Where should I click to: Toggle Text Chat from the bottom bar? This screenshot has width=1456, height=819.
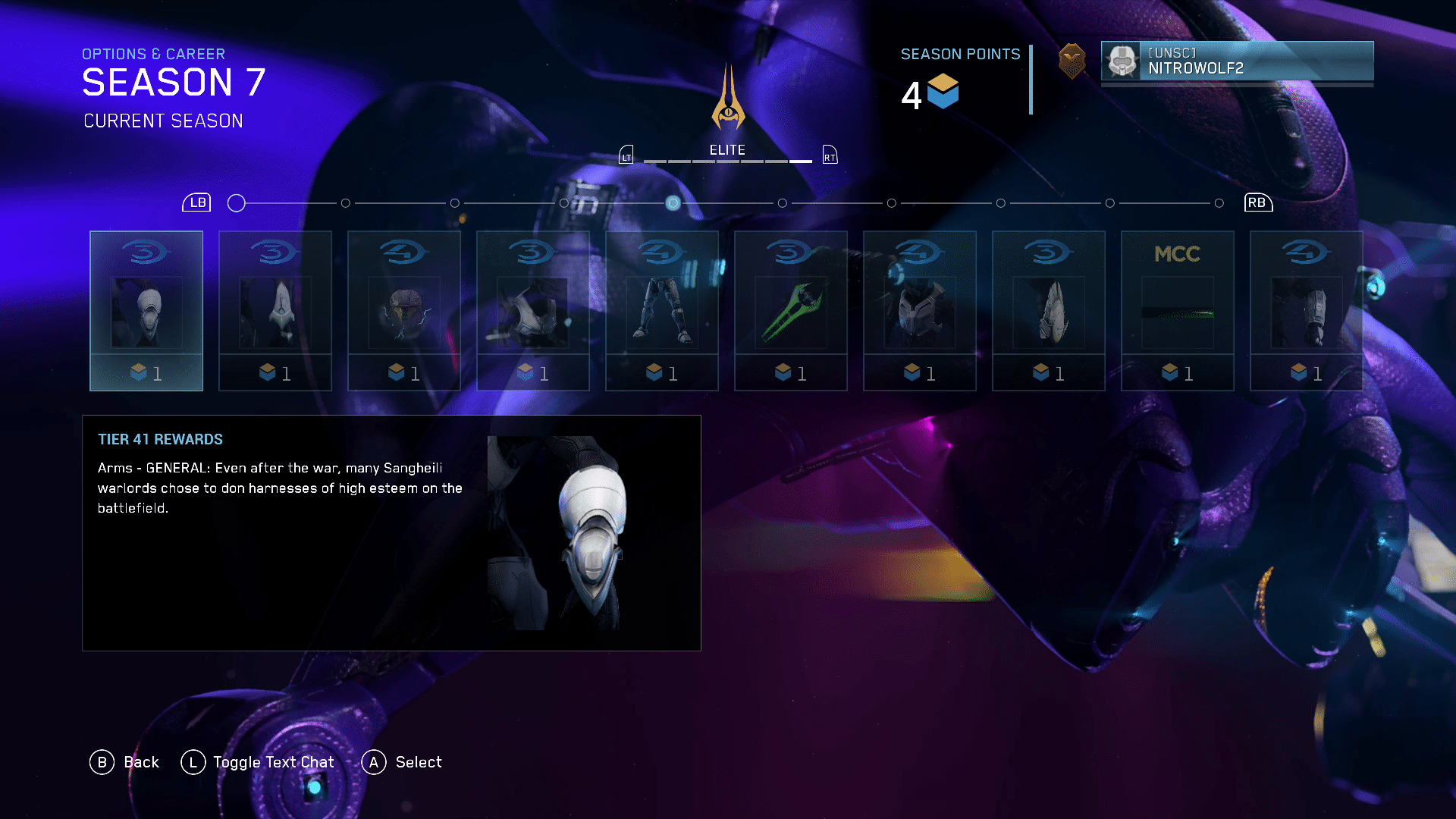click(258, 762)
